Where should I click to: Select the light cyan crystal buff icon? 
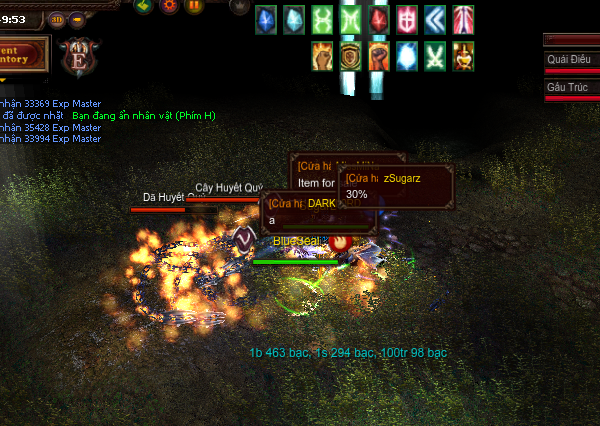[294, 19]
